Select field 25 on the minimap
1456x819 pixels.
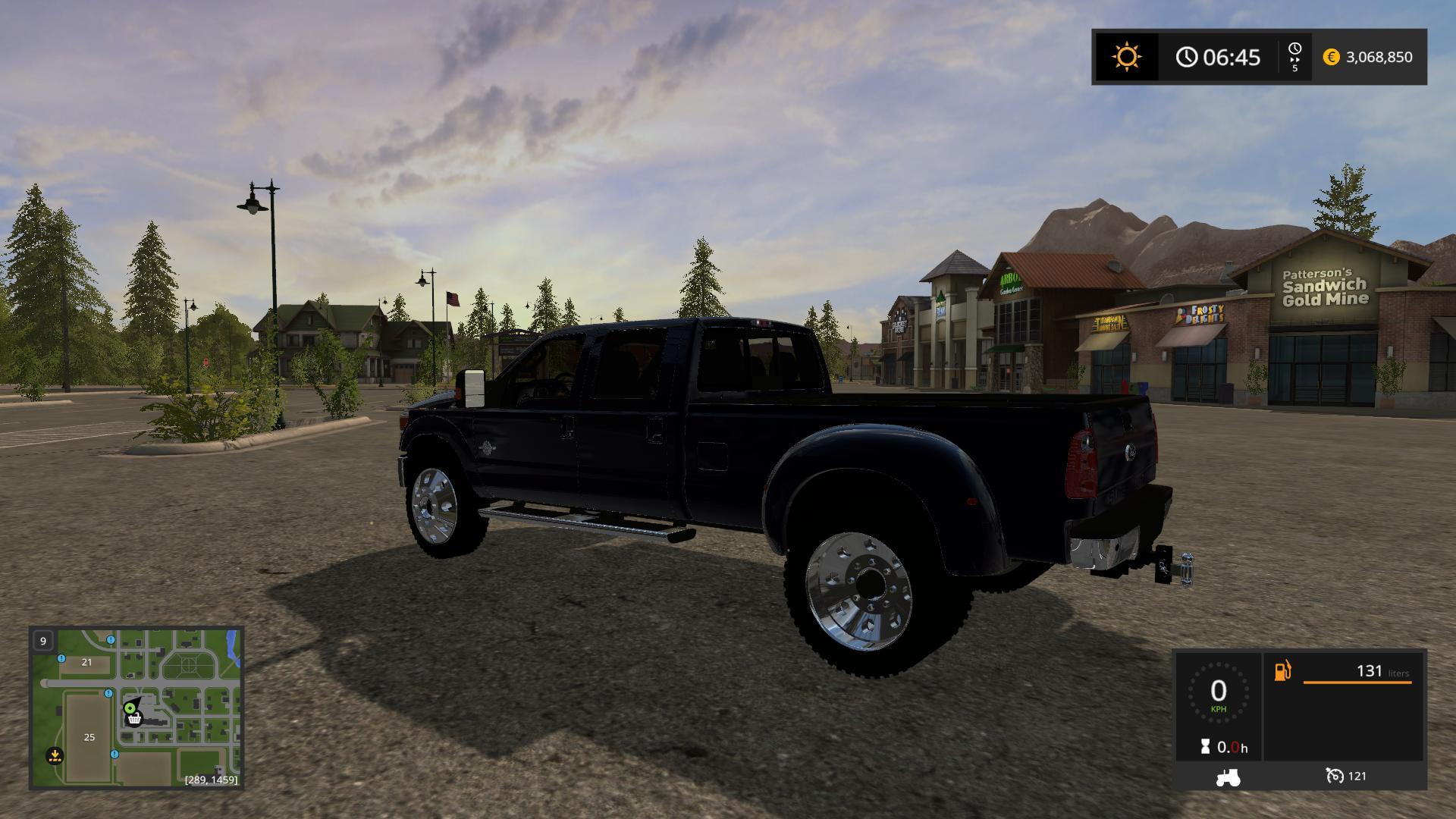coord(89,737)
